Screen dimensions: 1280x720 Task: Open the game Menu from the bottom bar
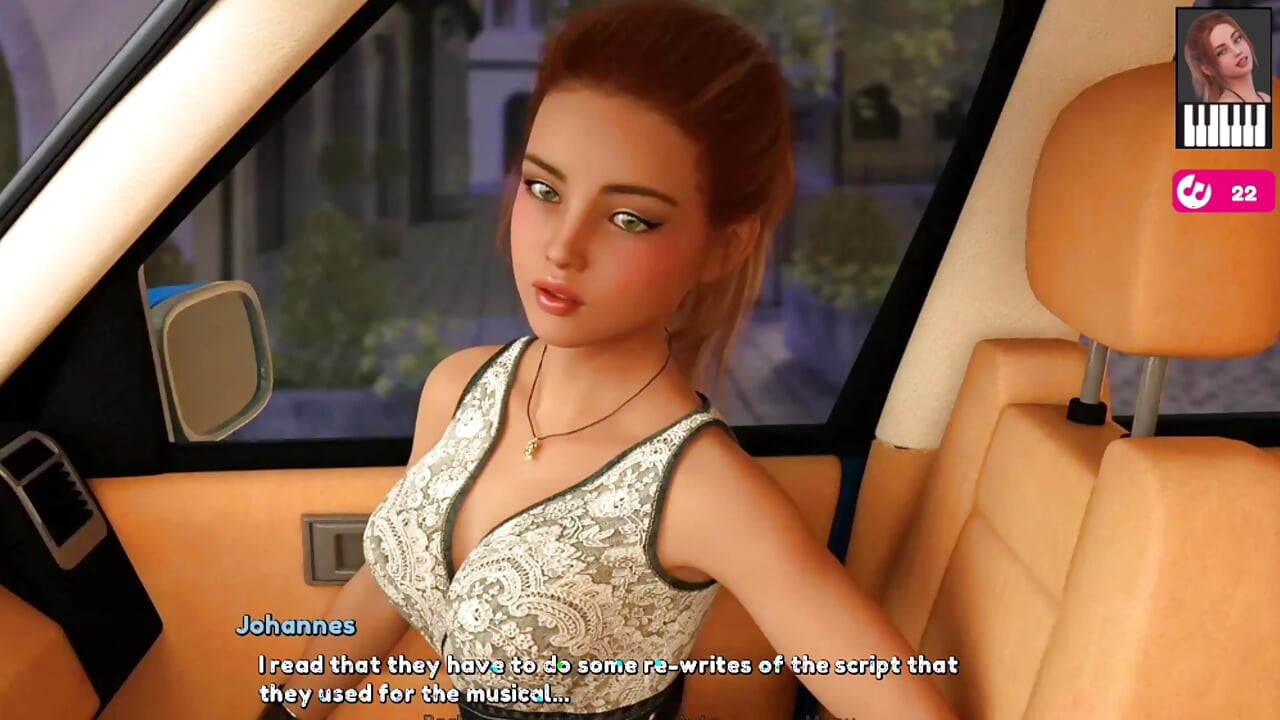point(845,717)
